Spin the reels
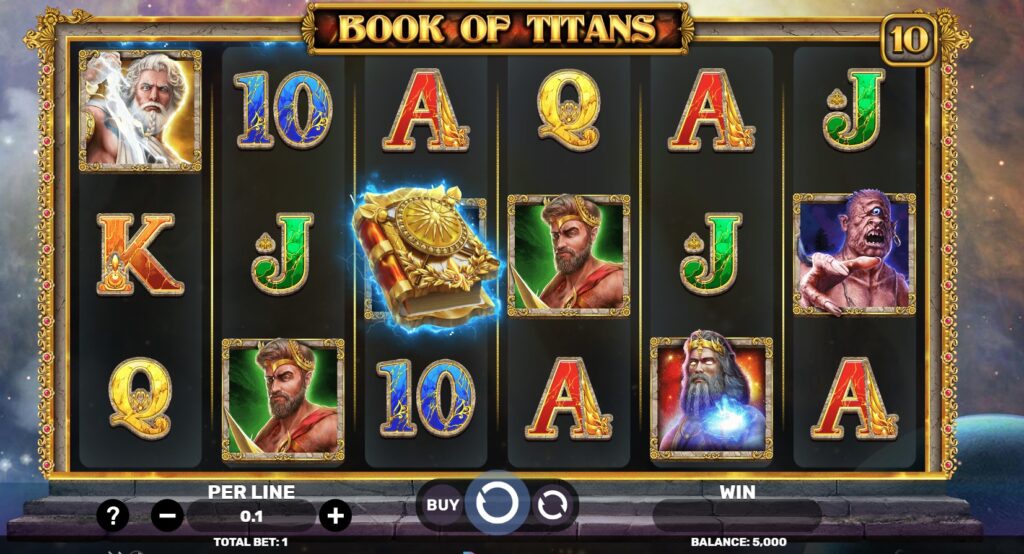The width and height of the screenshot is (1024, 554). pos(496,504)
